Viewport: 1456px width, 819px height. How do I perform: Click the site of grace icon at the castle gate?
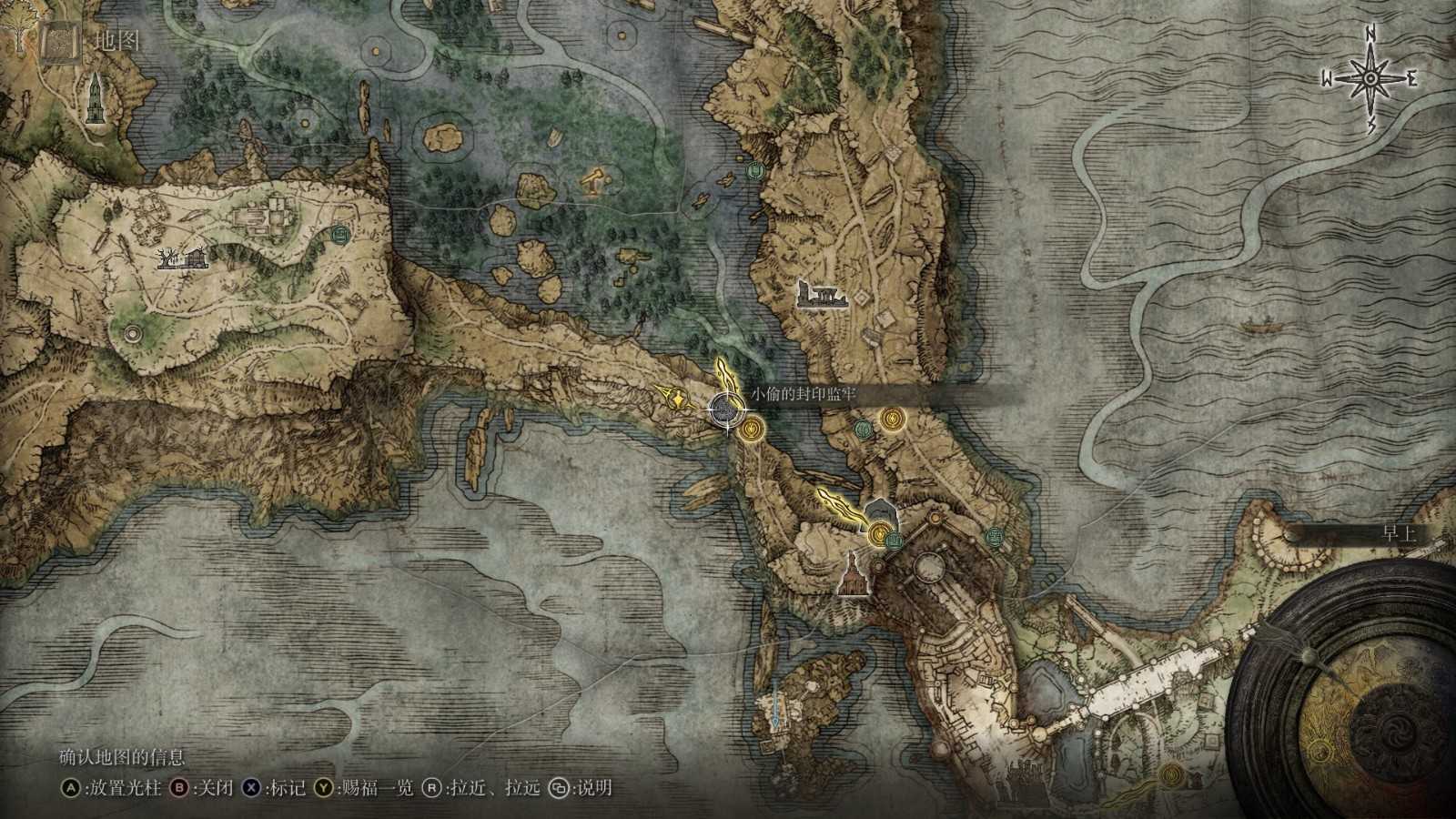(880, 534)
